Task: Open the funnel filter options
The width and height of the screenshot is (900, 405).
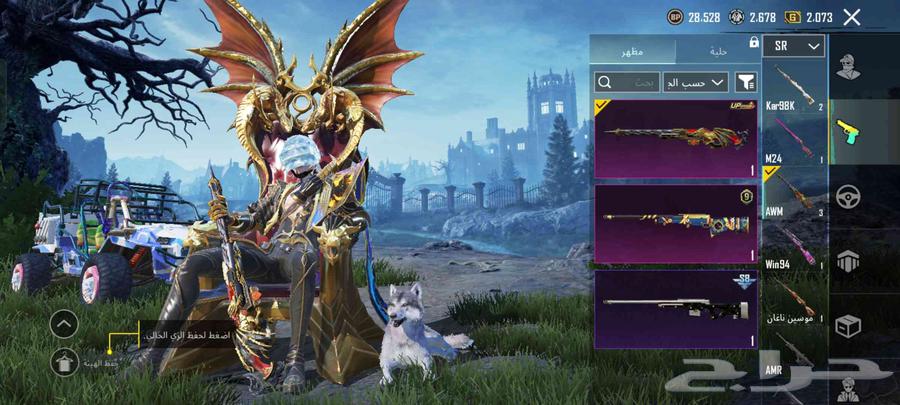Action: pyautogui.click(x=746, y=82)
